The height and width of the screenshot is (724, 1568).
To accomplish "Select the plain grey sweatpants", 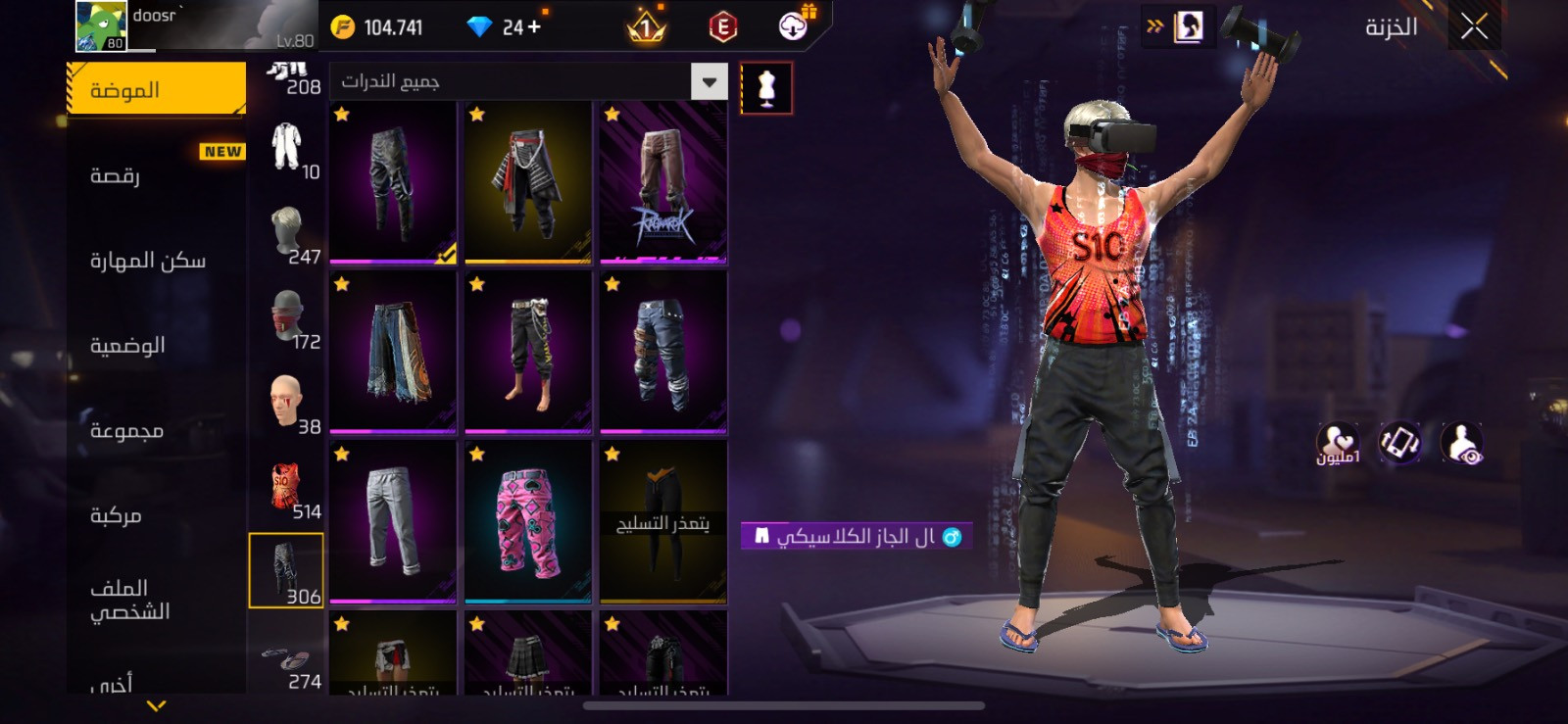I will 393,521.
